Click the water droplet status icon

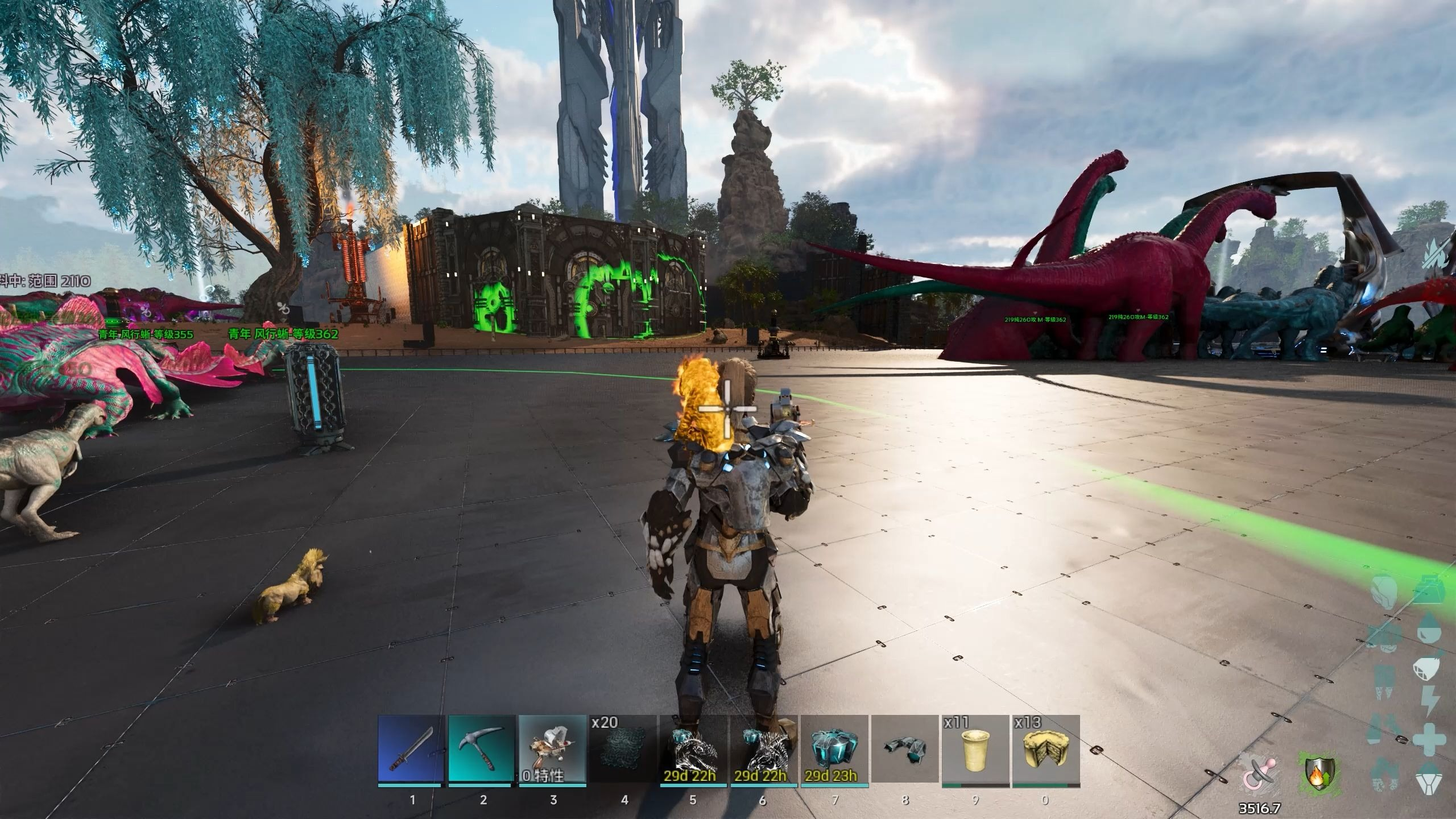[1429, 630]
